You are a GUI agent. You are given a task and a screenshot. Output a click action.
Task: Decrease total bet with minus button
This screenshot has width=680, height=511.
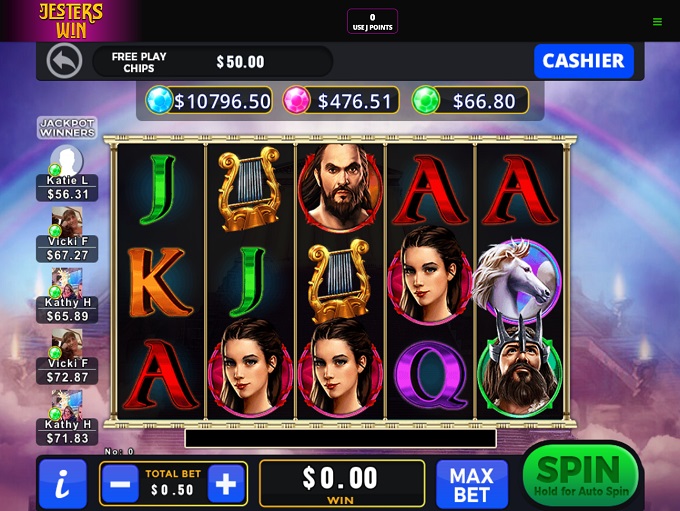point(119,484)
